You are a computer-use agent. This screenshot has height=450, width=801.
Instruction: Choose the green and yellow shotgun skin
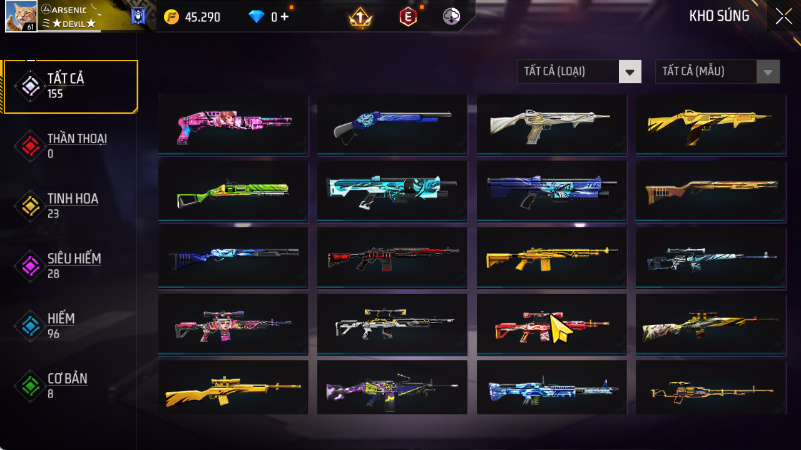[233, 189]
